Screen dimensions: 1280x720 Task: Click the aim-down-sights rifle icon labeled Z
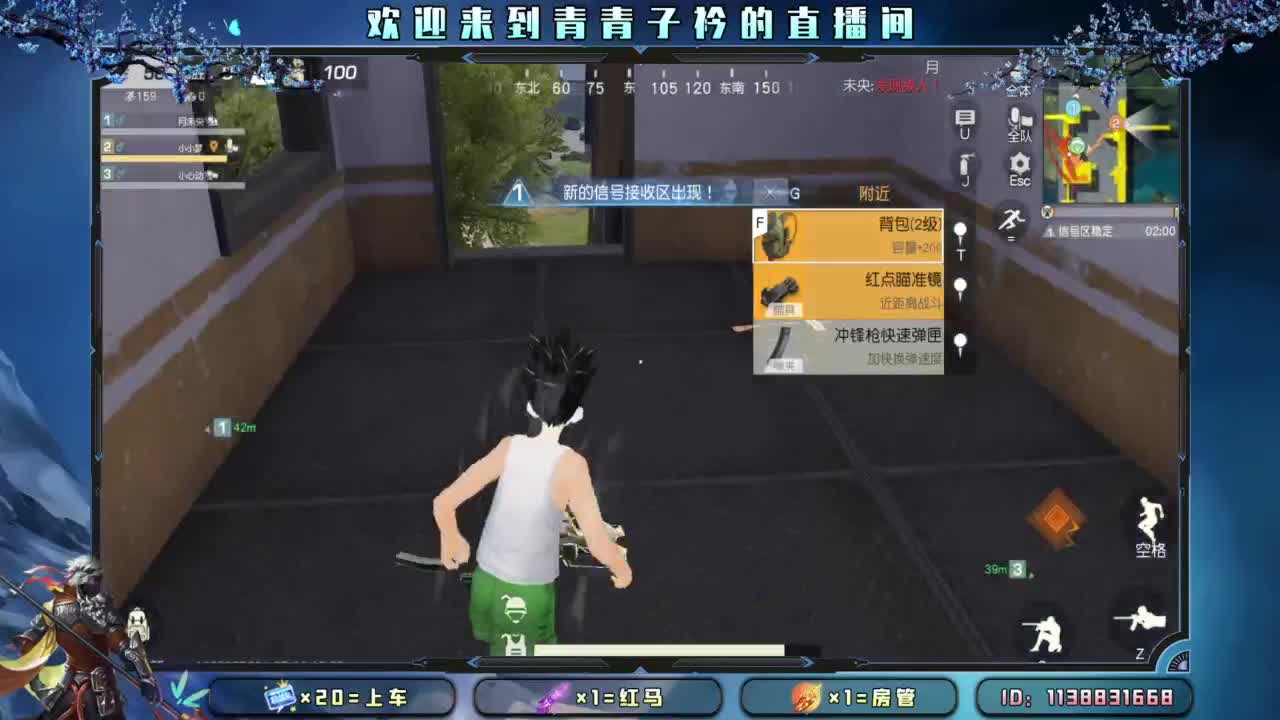point(1142,620)
